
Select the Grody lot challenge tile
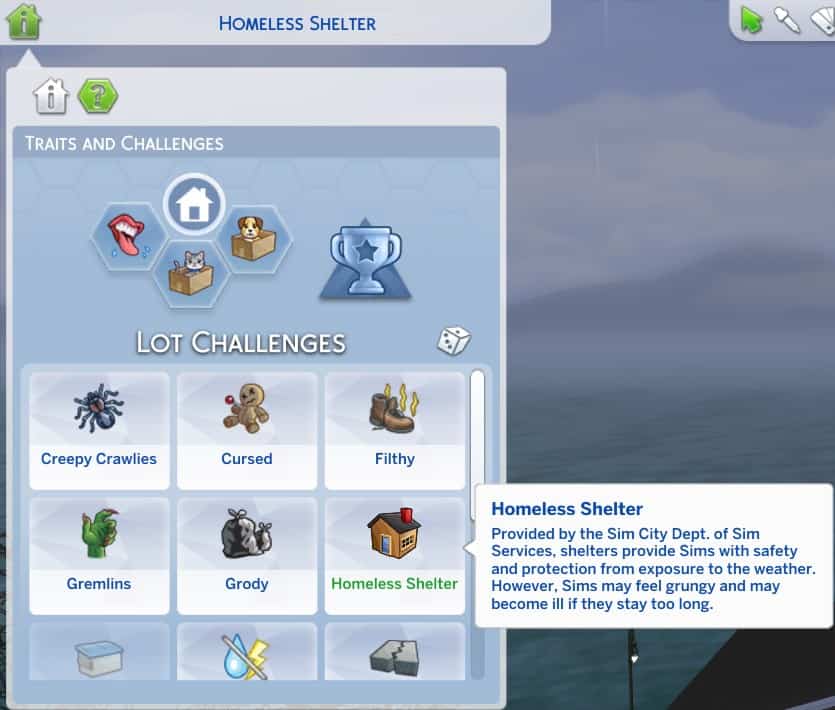click(247, 555)
